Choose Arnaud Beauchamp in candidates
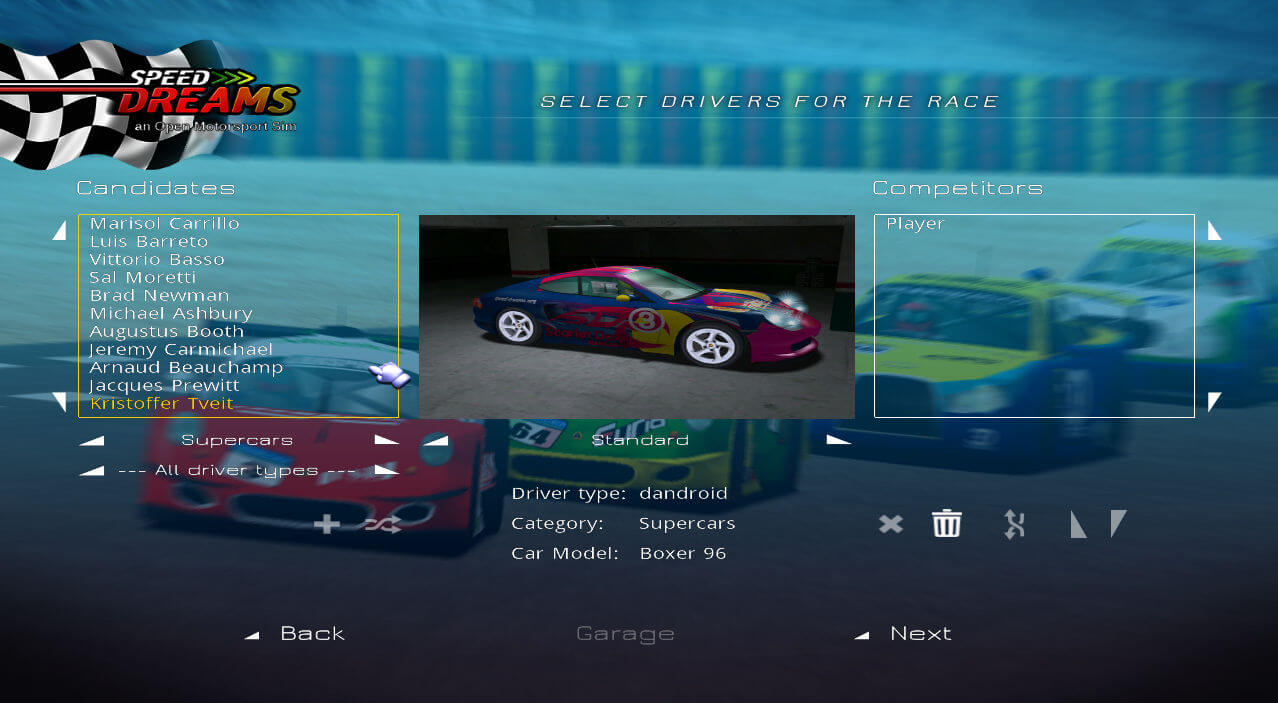The height and width of the screenshot is (703, 1278). click(x=186, y=368)
